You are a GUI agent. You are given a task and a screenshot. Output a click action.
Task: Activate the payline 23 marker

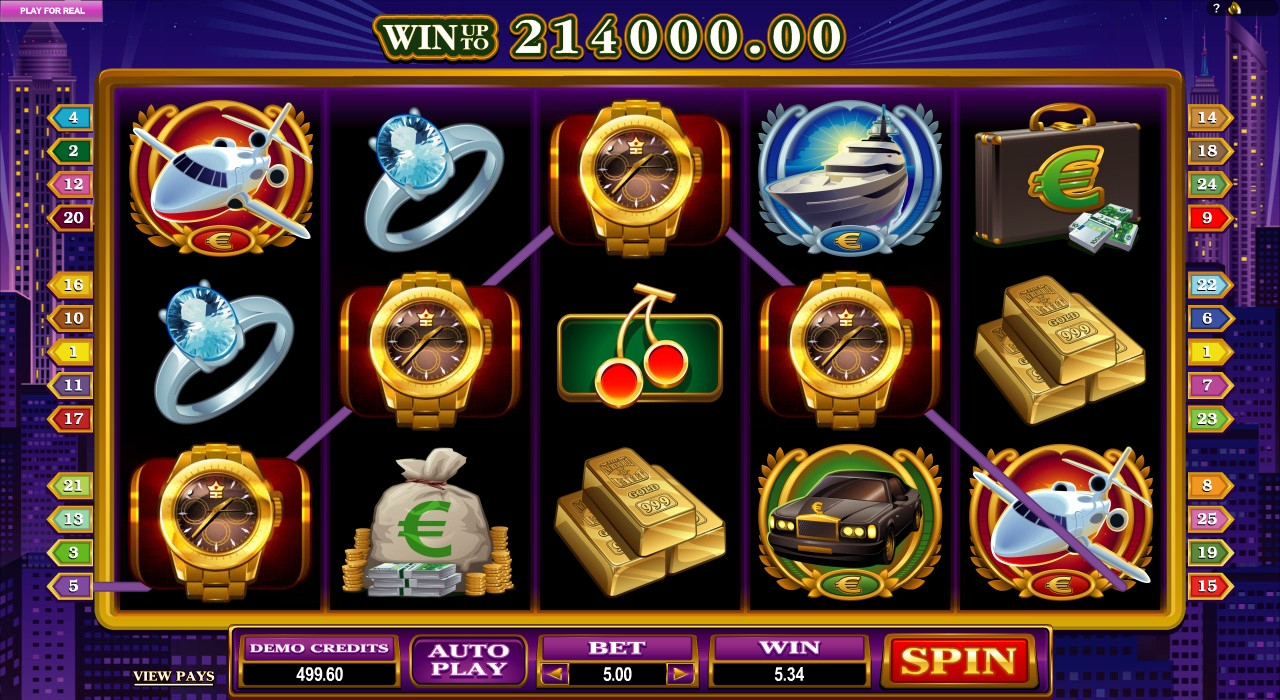point(1209,419)
